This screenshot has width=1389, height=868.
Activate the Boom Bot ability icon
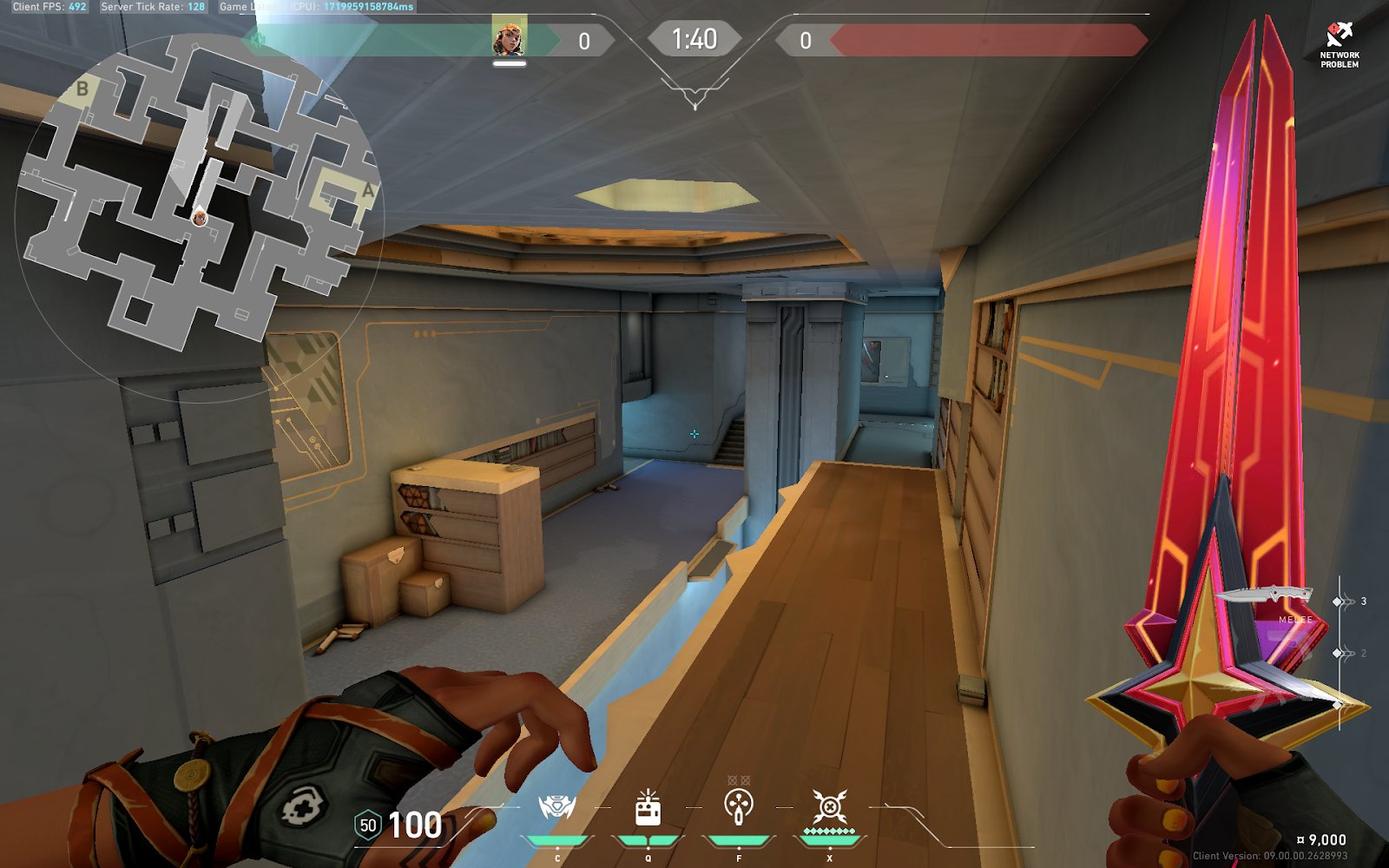[x=556, y=808]
